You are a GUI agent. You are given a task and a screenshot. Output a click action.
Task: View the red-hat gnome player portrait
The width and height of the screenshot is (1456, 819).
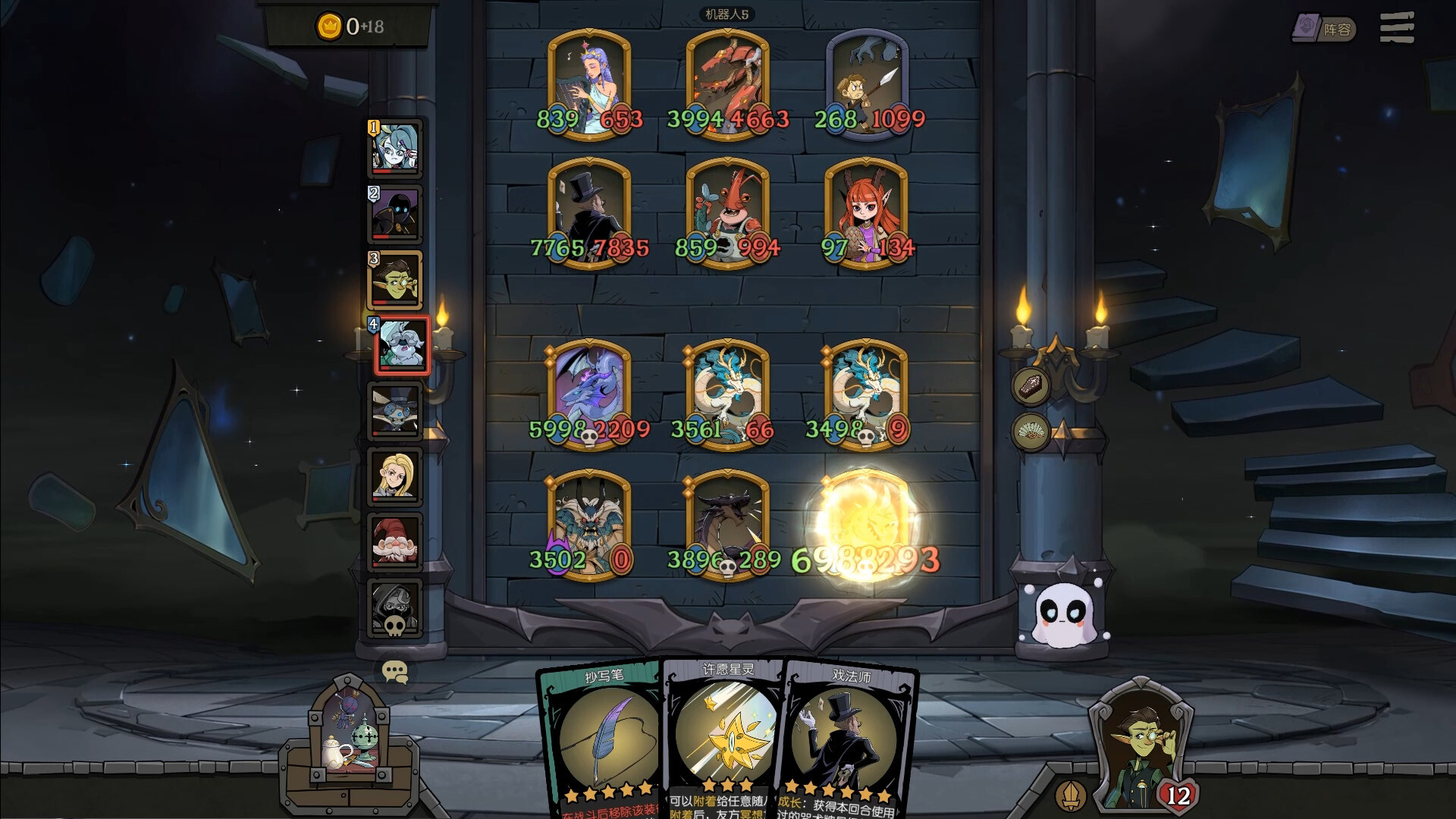(394, 541)
